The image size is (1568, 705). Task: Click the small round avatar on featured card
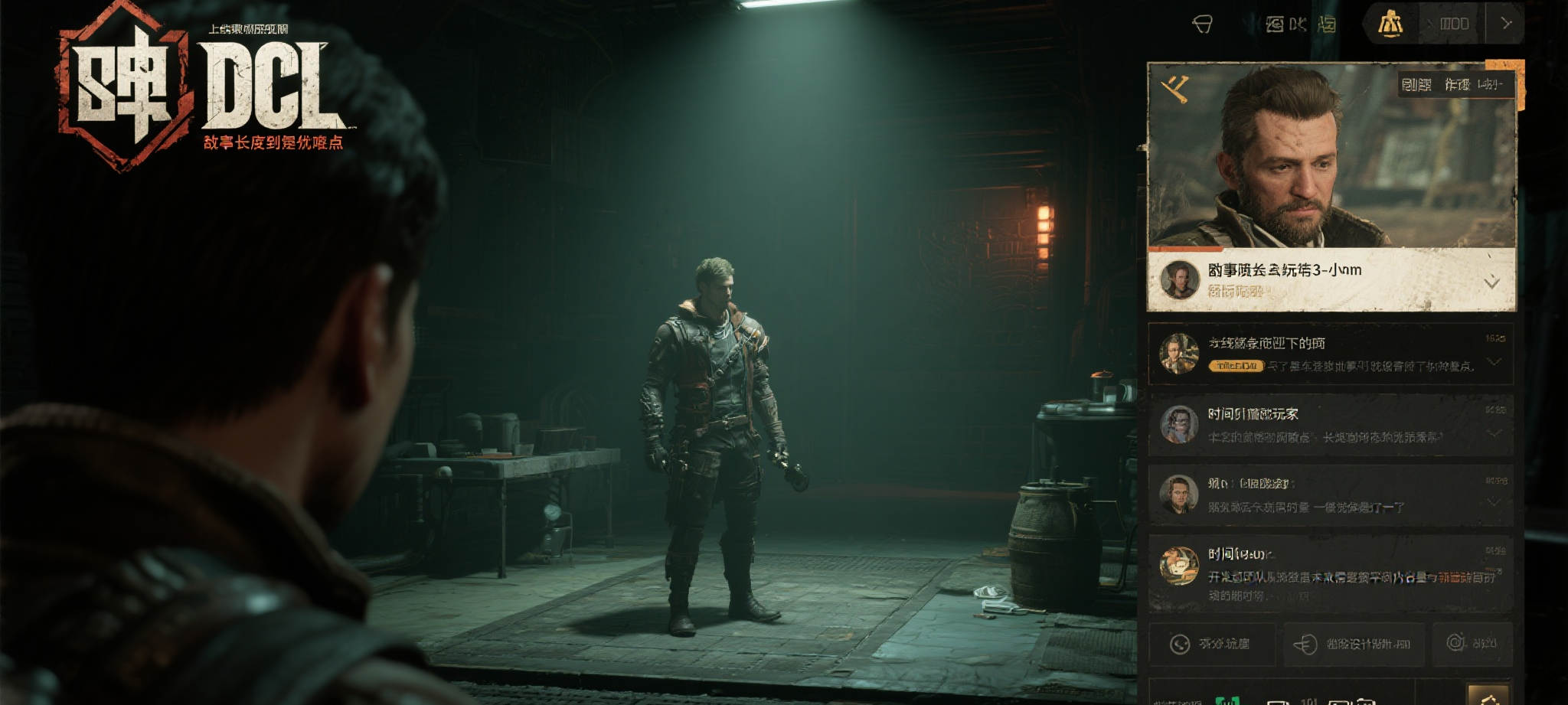tap(1180, 279)
